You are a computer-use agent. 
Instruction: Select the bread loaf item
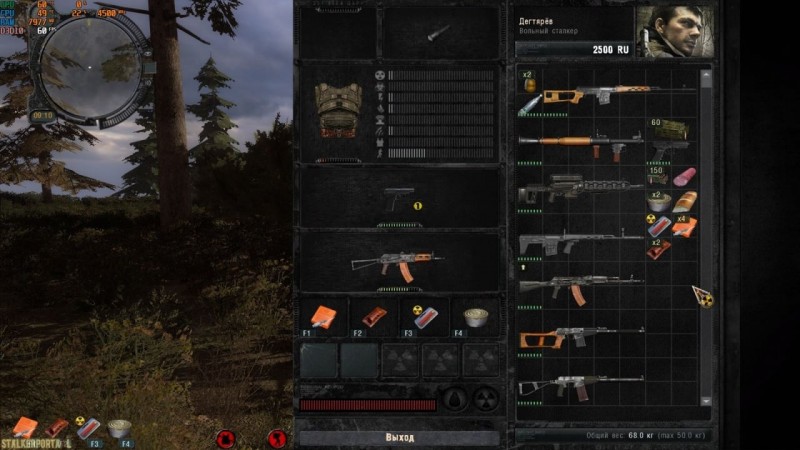[x=684, y=202]
